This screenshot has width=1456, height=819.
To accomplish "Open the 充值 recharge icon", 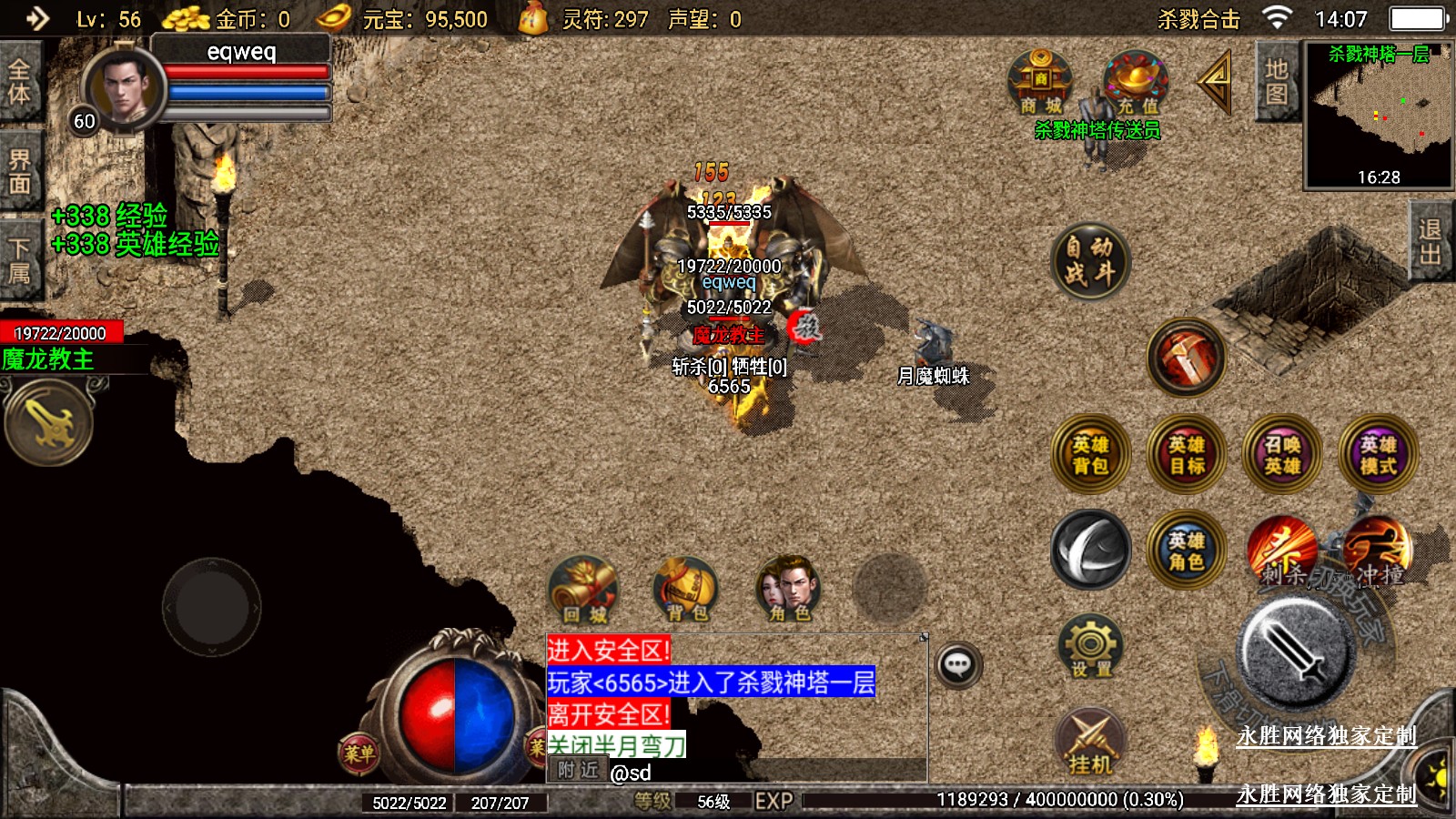I will point(1137,84).
